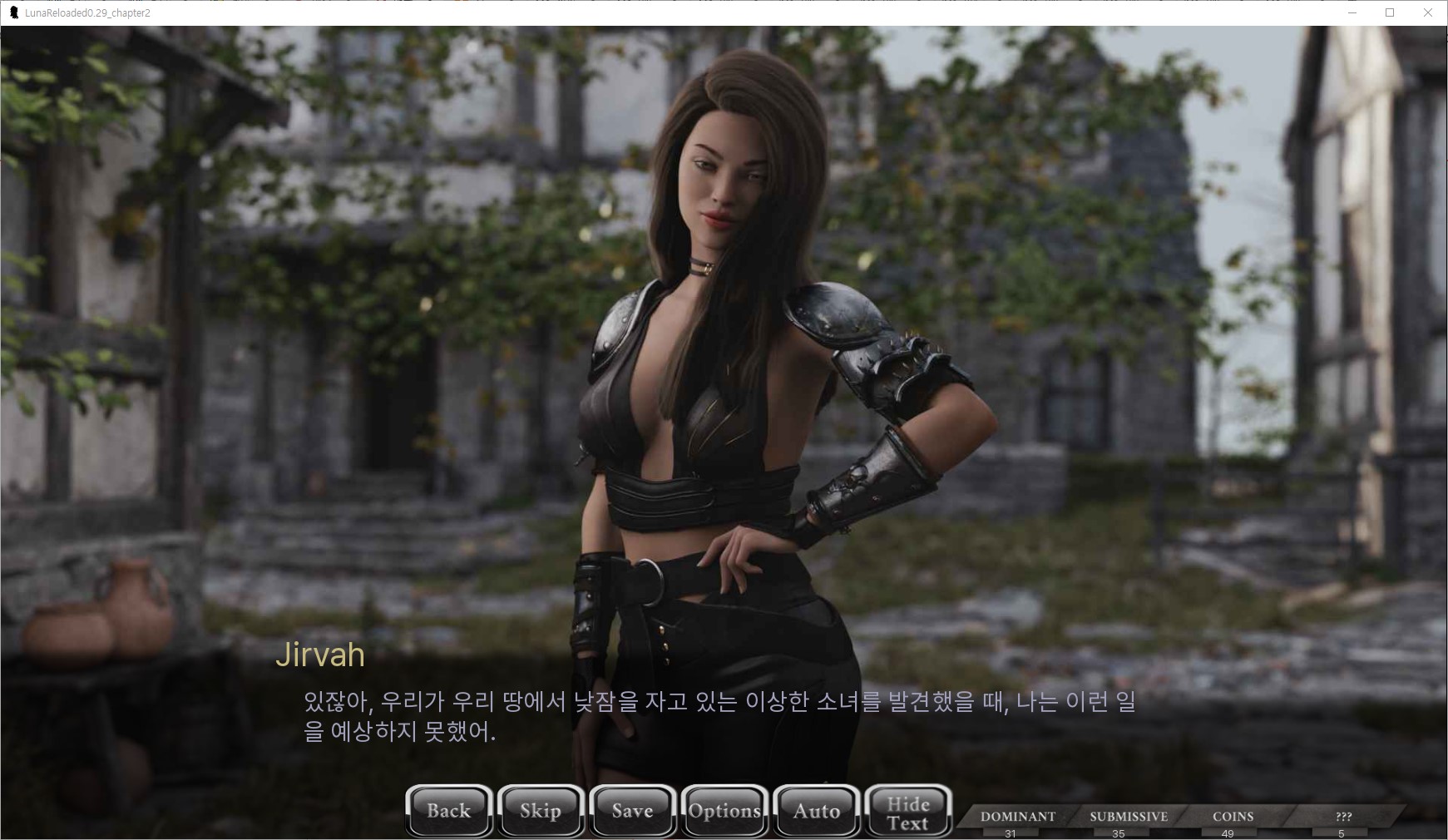Viewport: 1448px width, 840px height.
Task: Go back using the Back button
Action: tap(449, 811)
